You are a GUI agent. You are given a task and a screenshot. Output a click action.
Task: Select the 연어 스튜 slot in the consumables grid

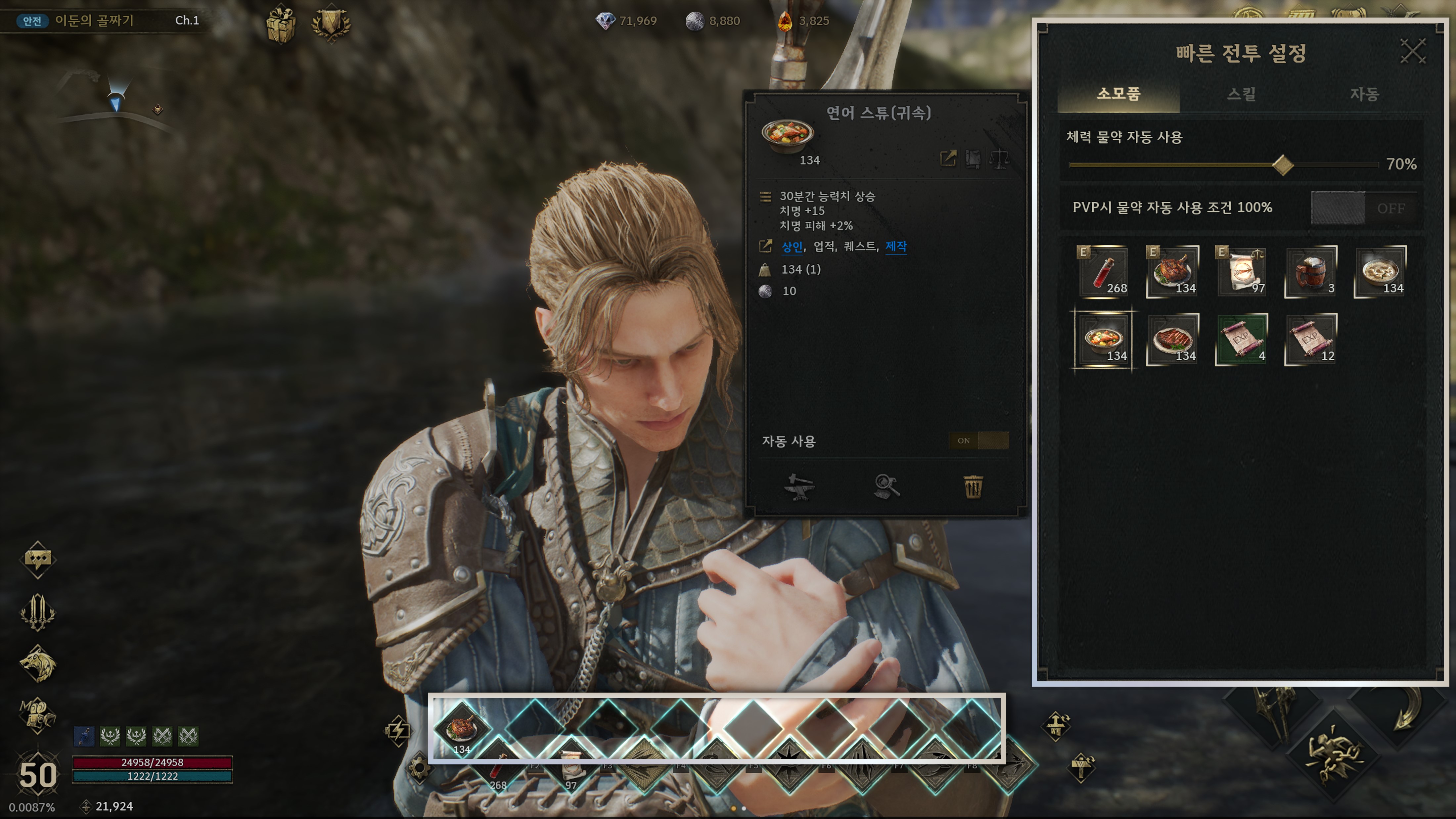pyautogui.click(x=1103, y=340)
